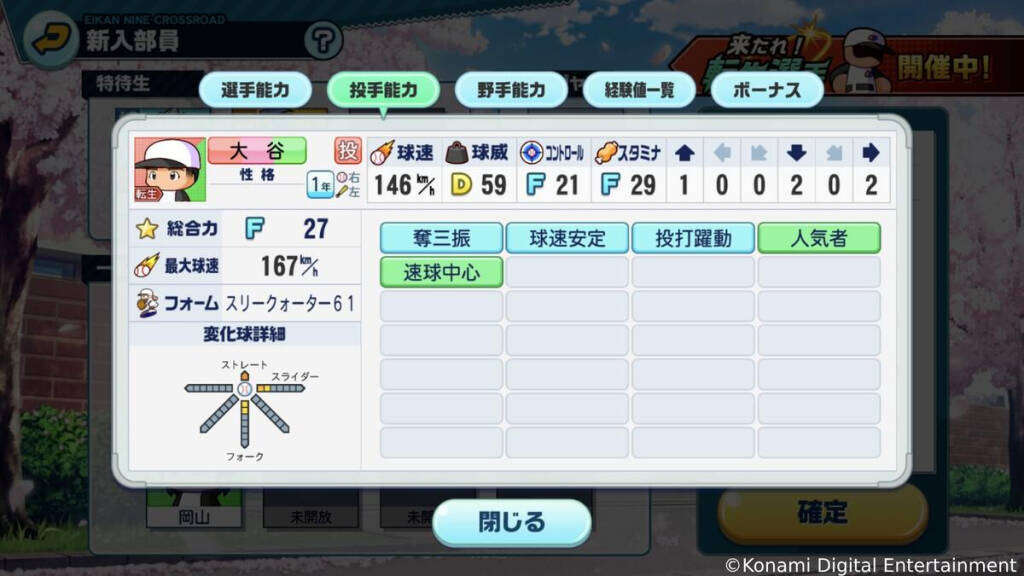Close the panel with 閉じる
Viewport: 1024px width, 576px height.
(x=512, y=522)
